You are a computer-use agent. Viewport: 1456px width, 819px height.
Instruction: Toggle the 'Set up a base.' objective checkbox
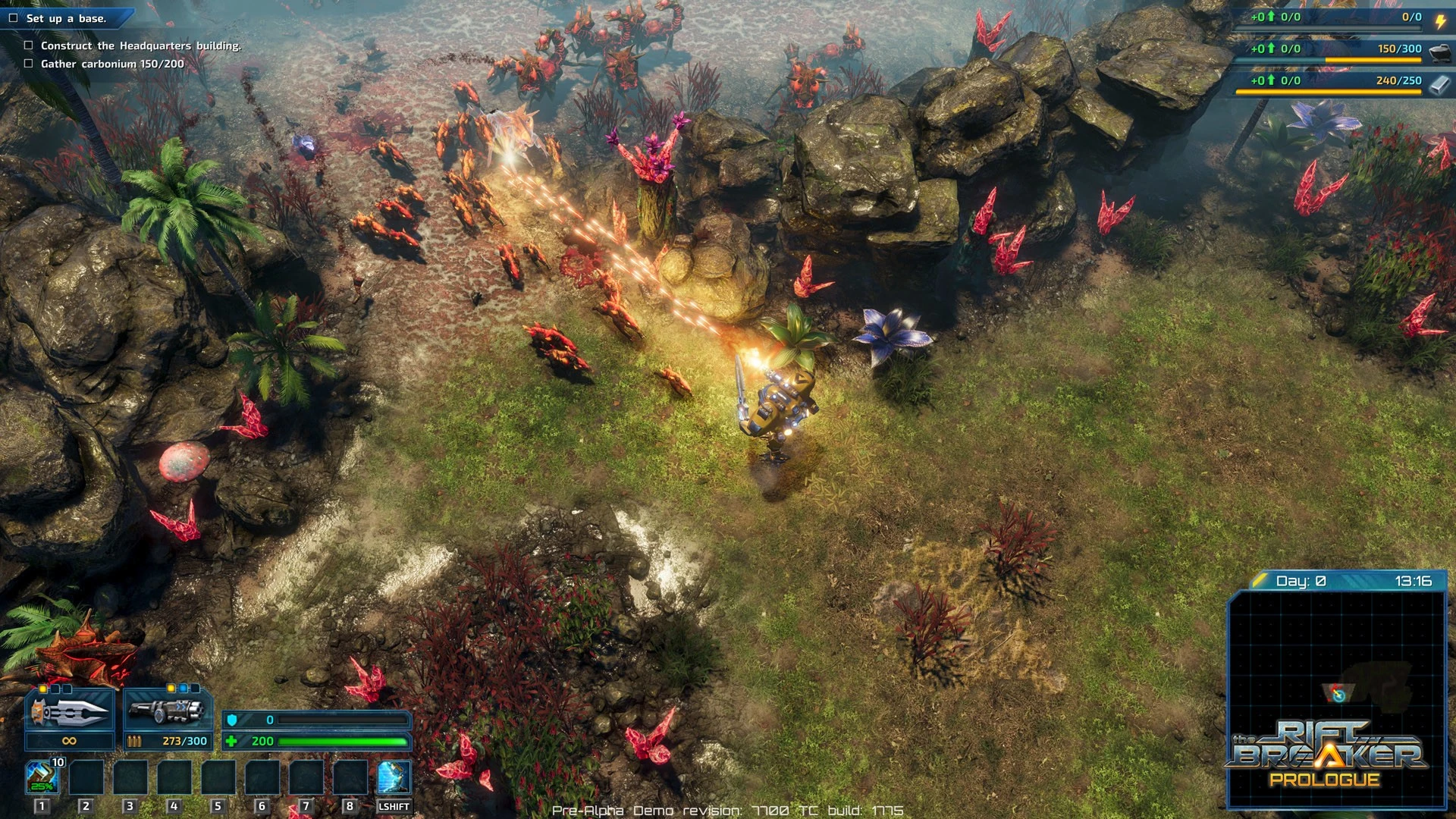pos(13,18)
